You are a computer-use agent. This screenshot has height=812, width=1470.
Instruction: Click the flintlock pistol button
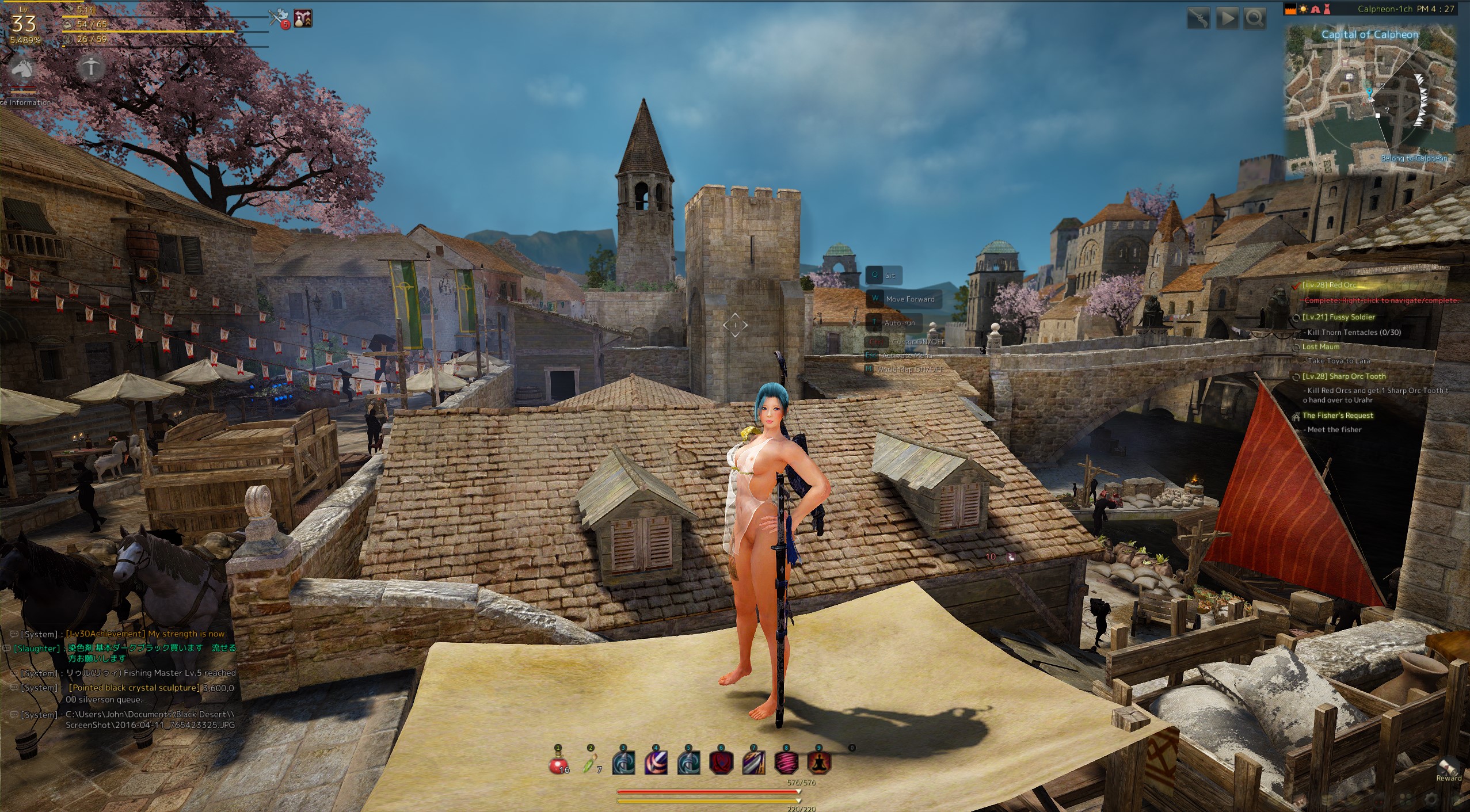pyautogui.click(x=1199, y=18)
